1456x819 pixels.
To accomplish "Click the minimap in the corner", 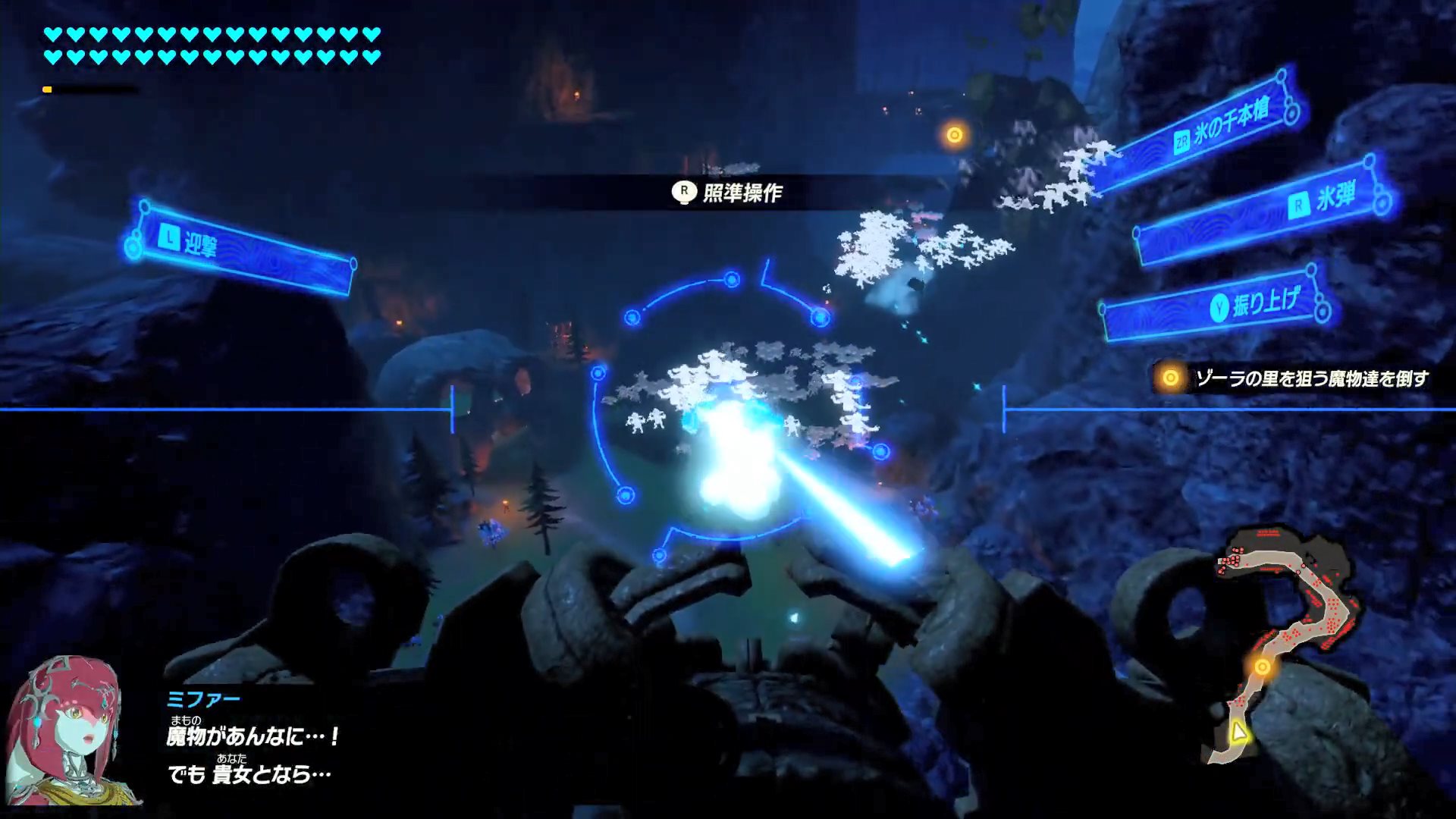I will pyautogui.click(x=1283, y=645).
